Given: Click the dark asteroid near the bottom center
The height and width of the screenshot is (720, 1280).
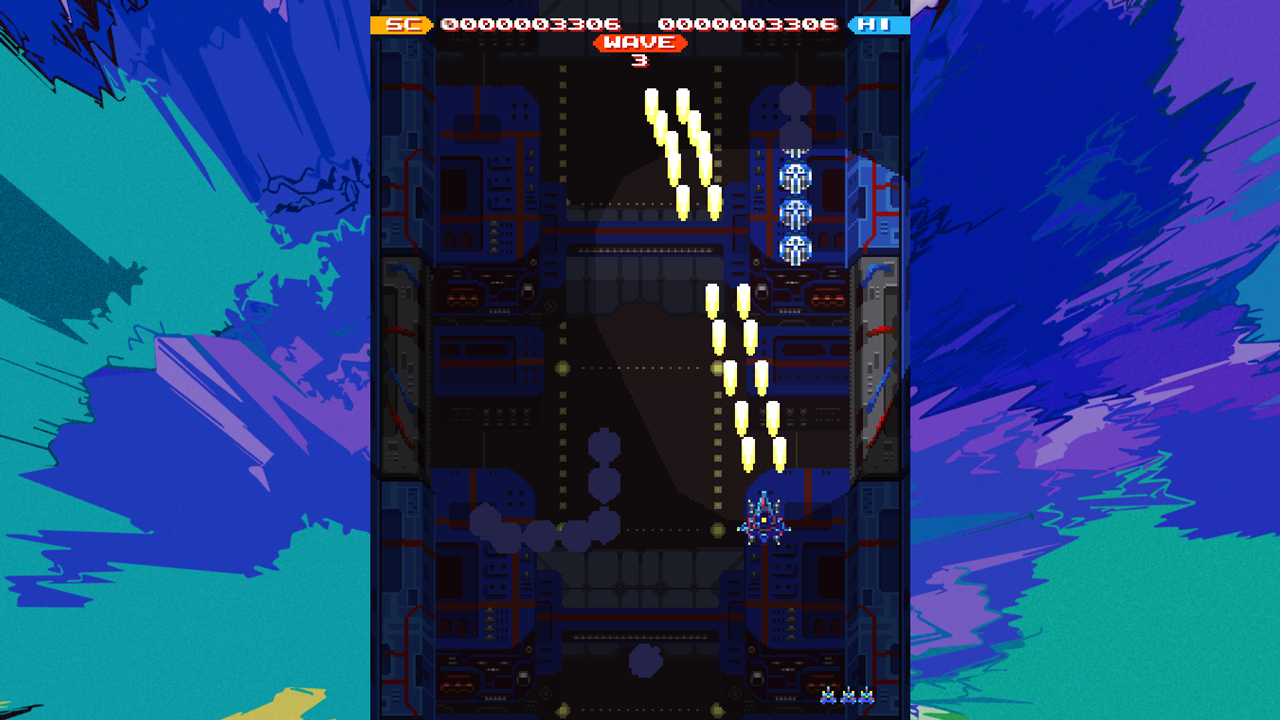Looking at the screenshot, I should (x=645, y=662).
